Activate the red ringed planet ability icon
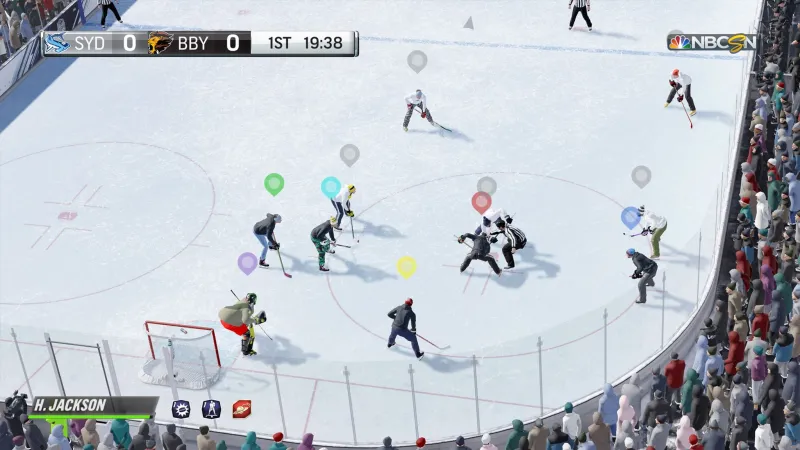The width and height of the screenshot is (800, 450). [x=241, y=408]
